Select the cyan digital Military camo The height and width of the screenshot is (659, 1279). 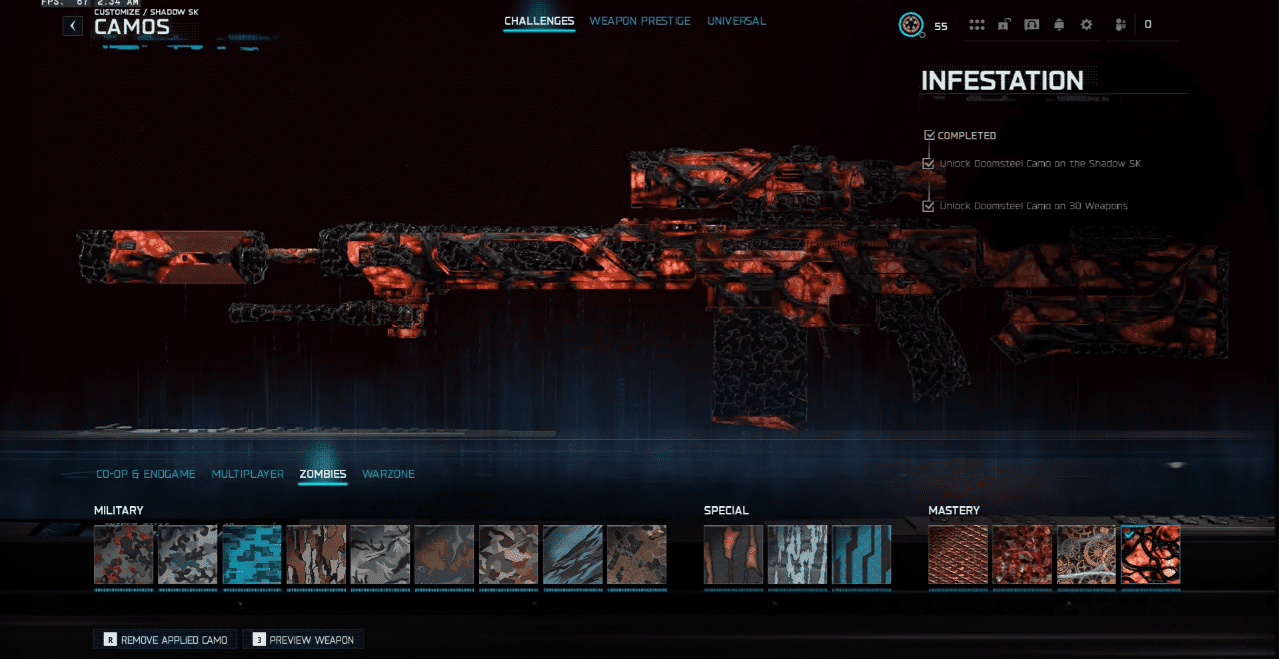point(252,555)
